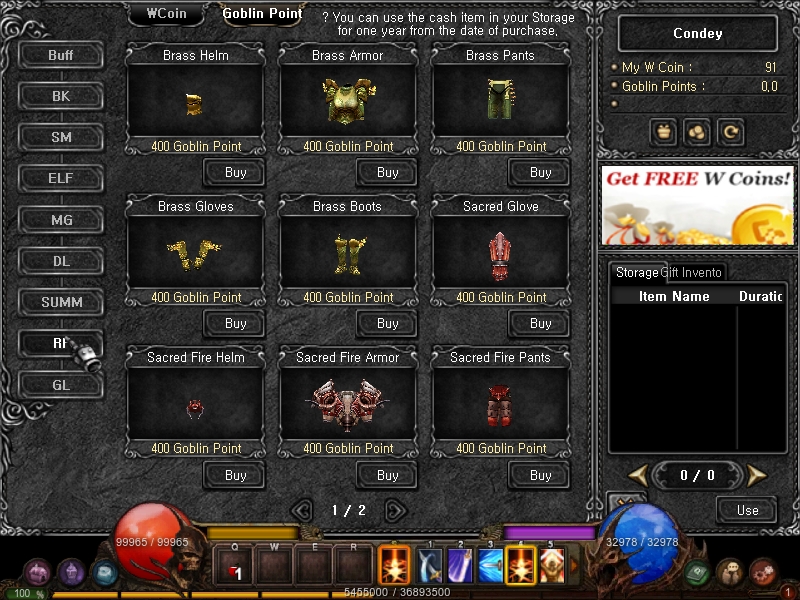
Task: Purchase the Brass Pants
Action: [x=540, y=172]
